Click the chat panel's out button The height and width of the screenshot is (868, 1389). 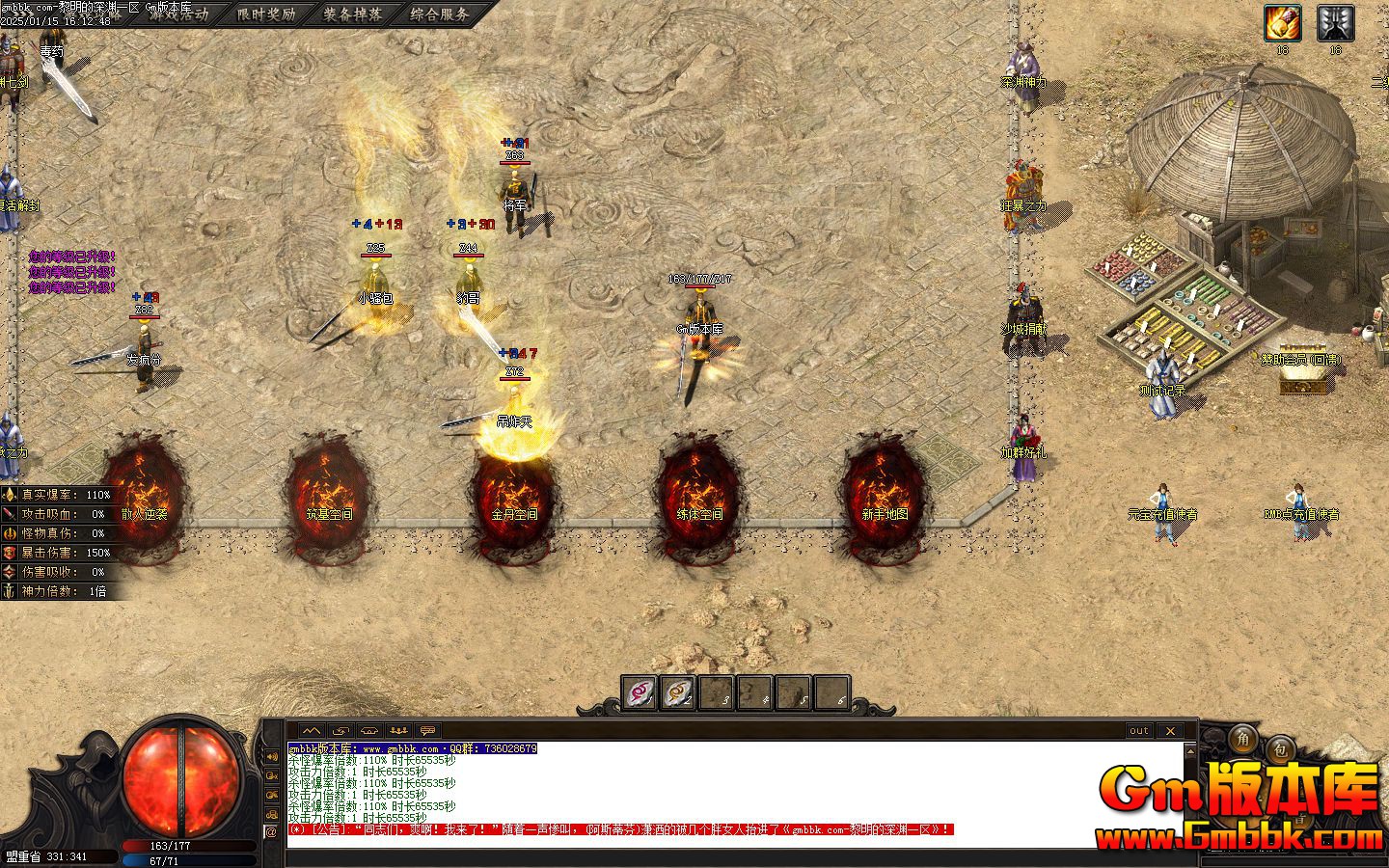(1139, 731)
